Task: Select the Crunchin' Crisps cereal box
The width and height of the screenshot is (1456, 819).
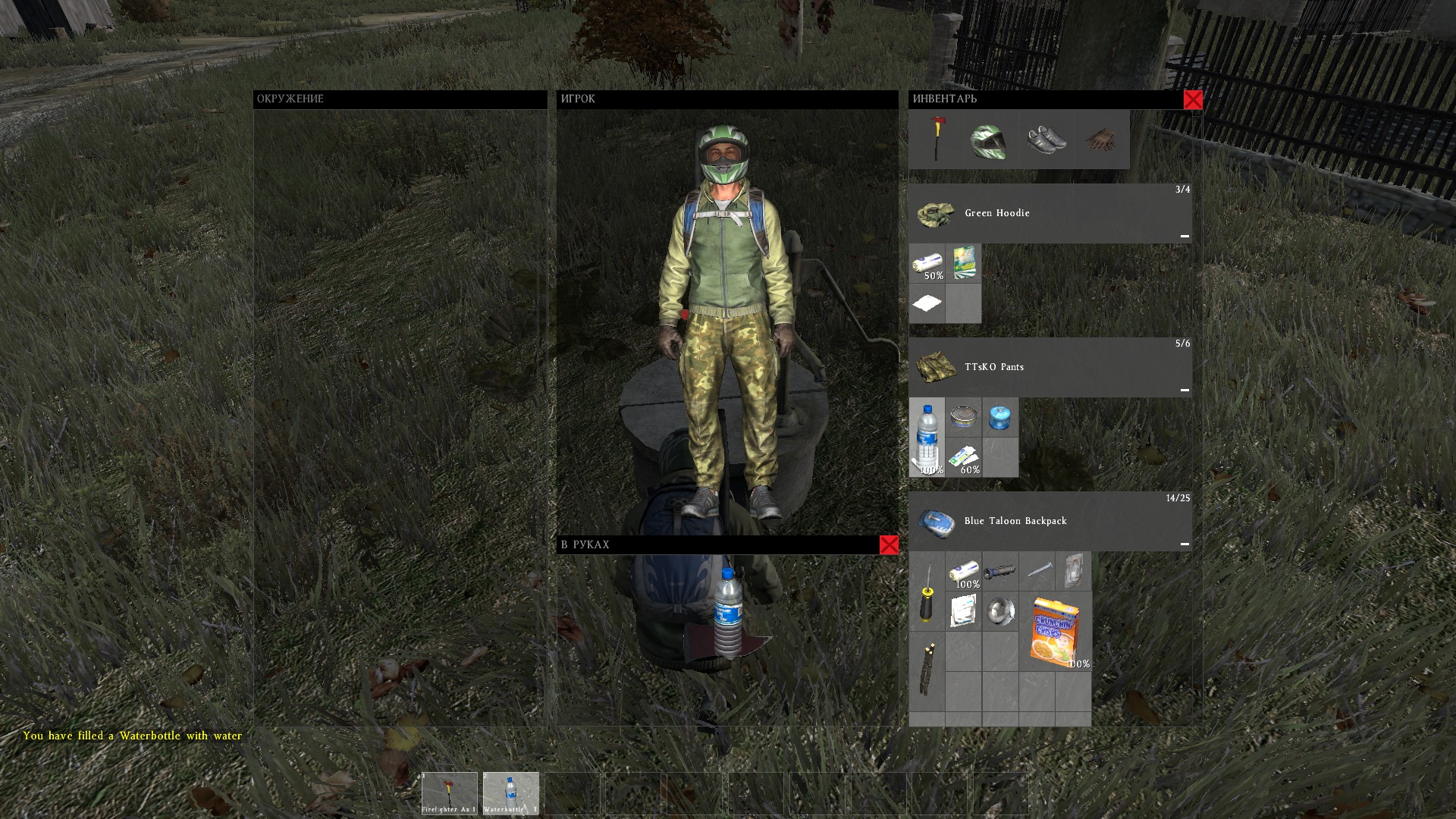Action: click(x=1055, y=632)
